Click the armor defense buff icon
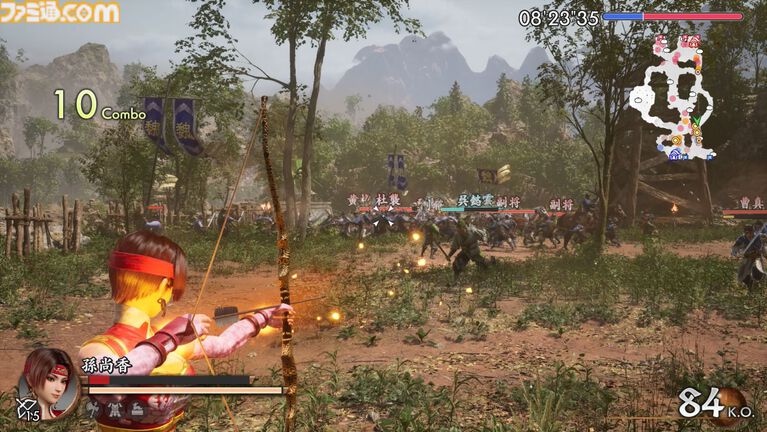The image size is (767, 432). (115, 408)
